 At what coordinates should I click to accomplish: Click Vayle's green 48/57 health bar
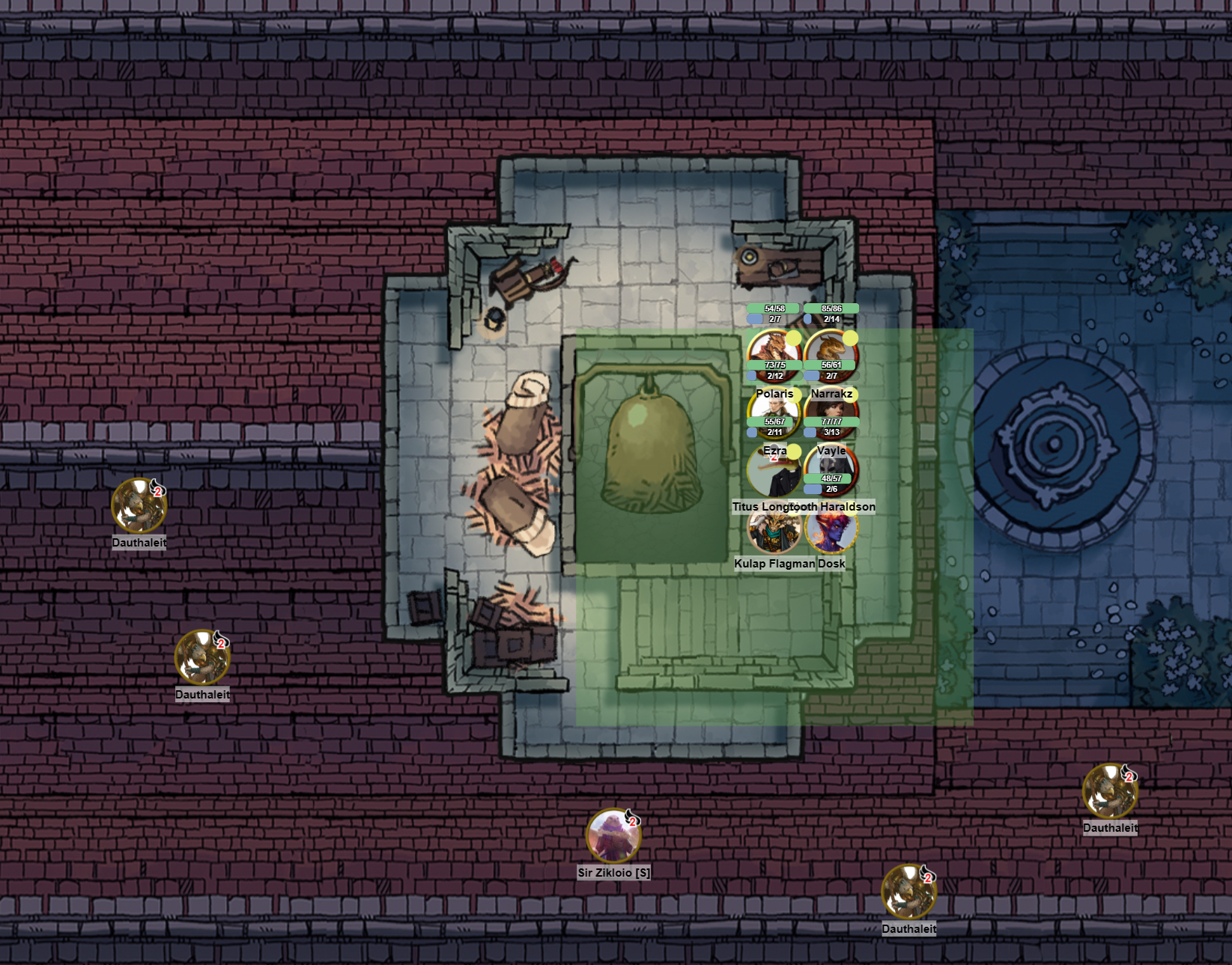coord(828,479)
